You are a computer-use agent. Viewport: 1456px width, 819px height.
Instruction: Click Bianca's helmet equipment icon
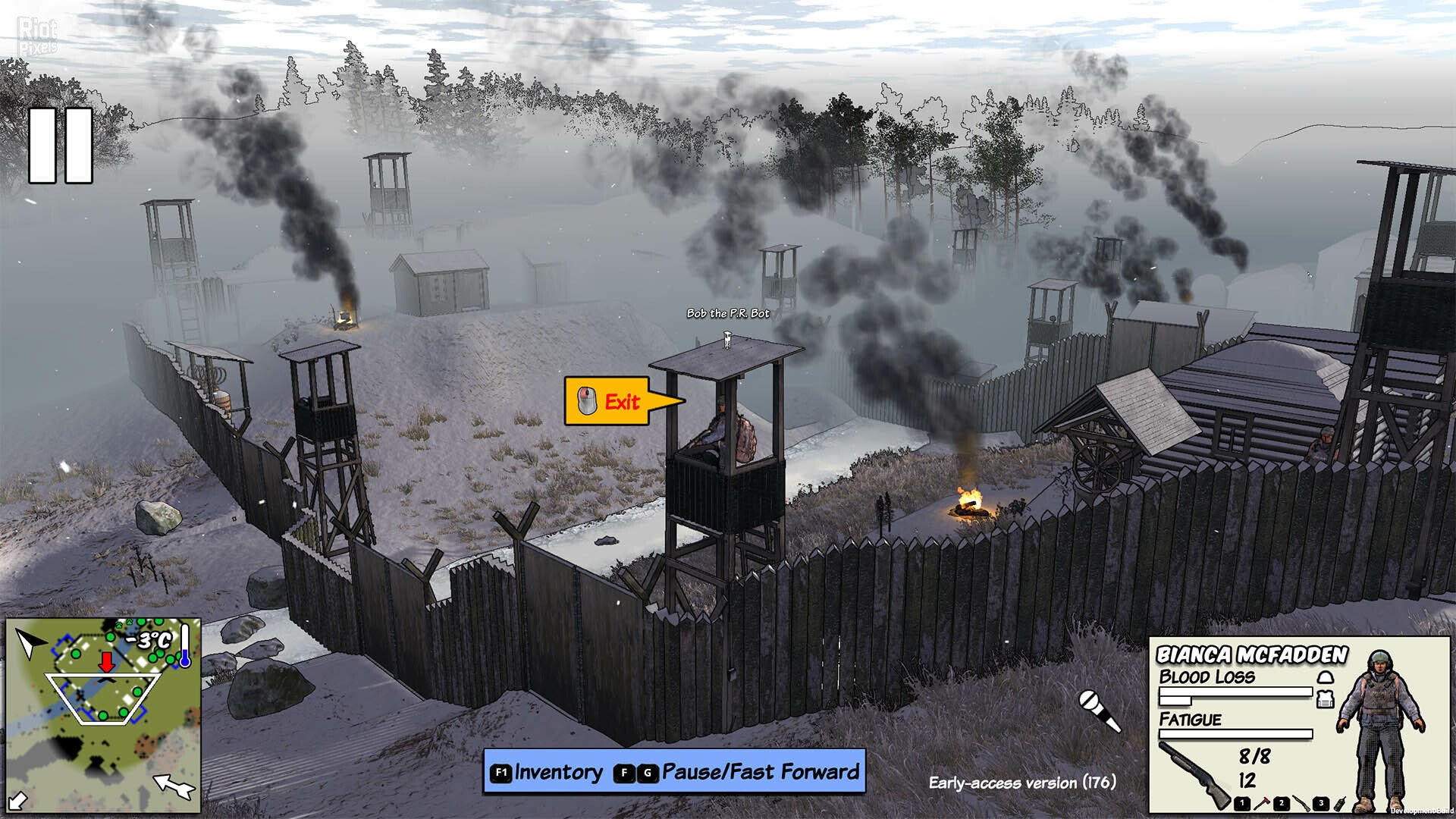coord(1325,677)
